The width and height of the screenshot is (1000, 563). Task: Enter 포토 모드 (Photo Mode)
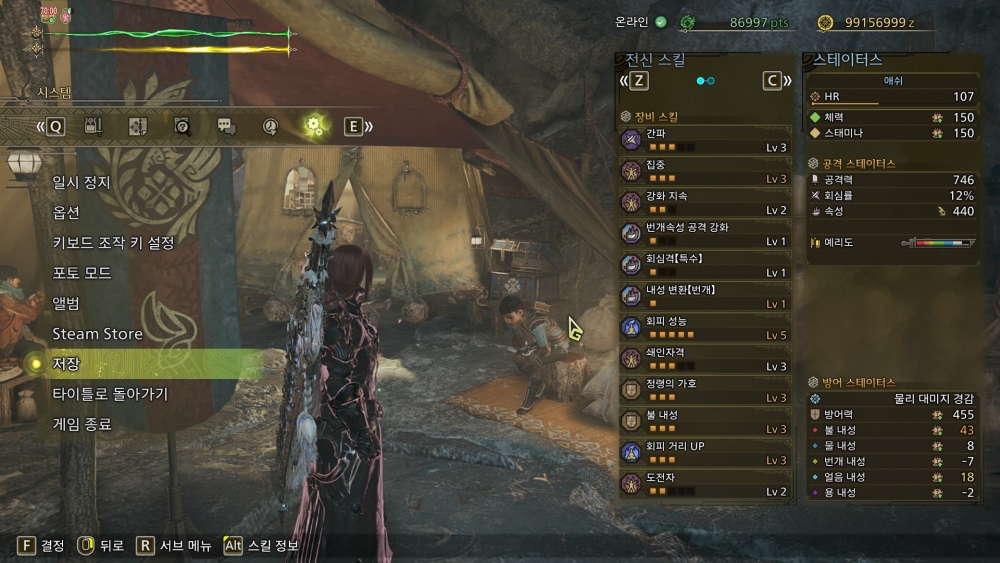82,273
